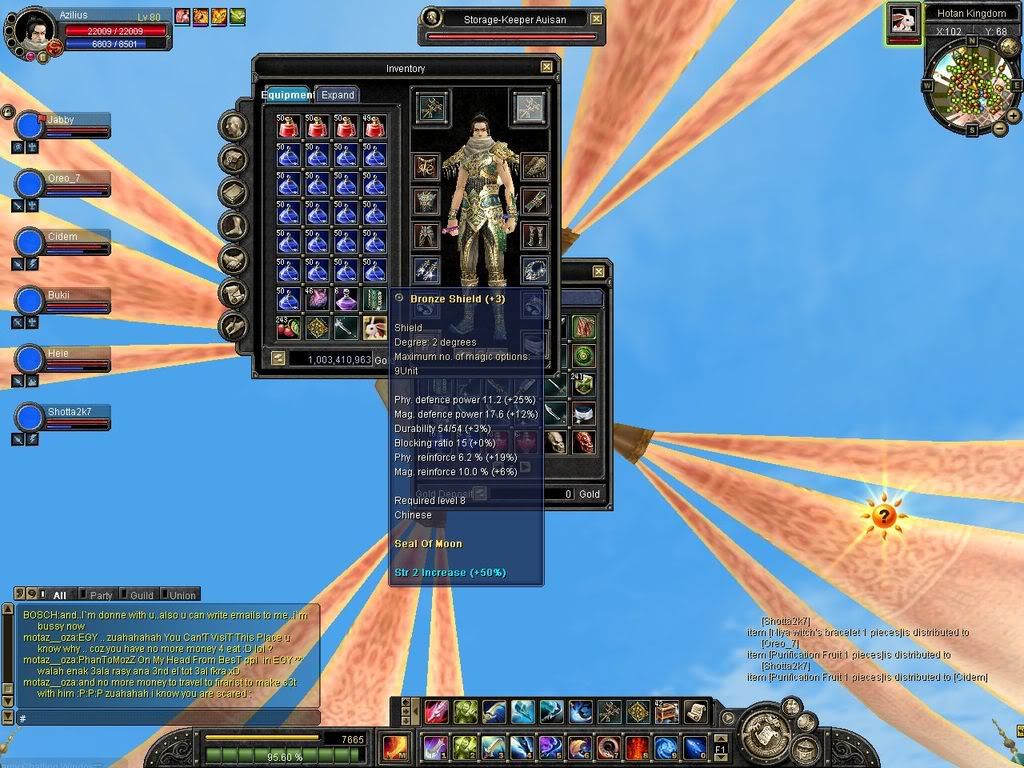Close the Inventory window

tap(546, 67)
